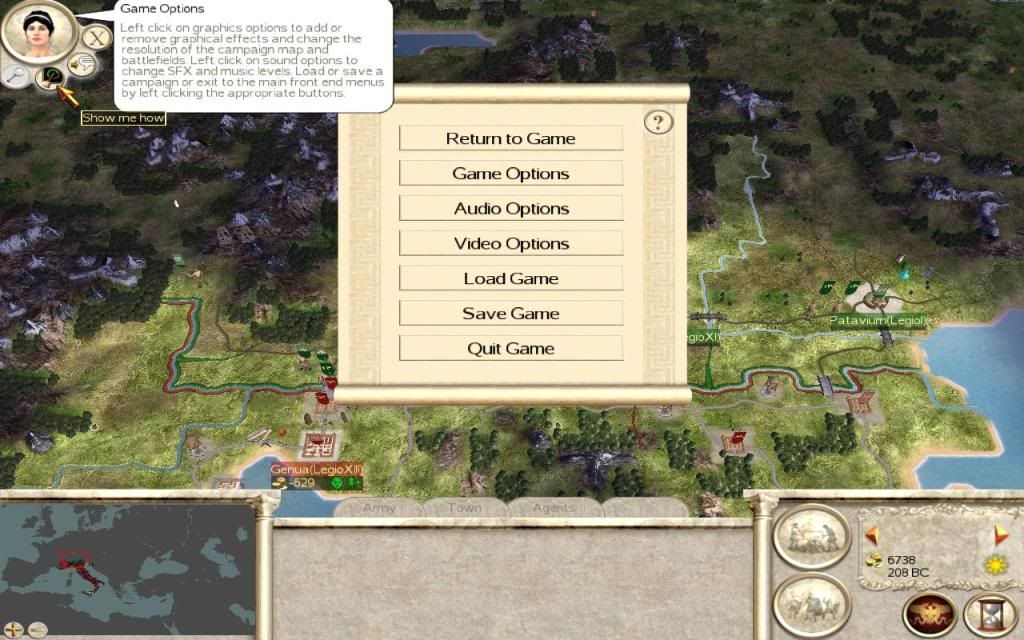Choose Save Game

pos(510,313)
